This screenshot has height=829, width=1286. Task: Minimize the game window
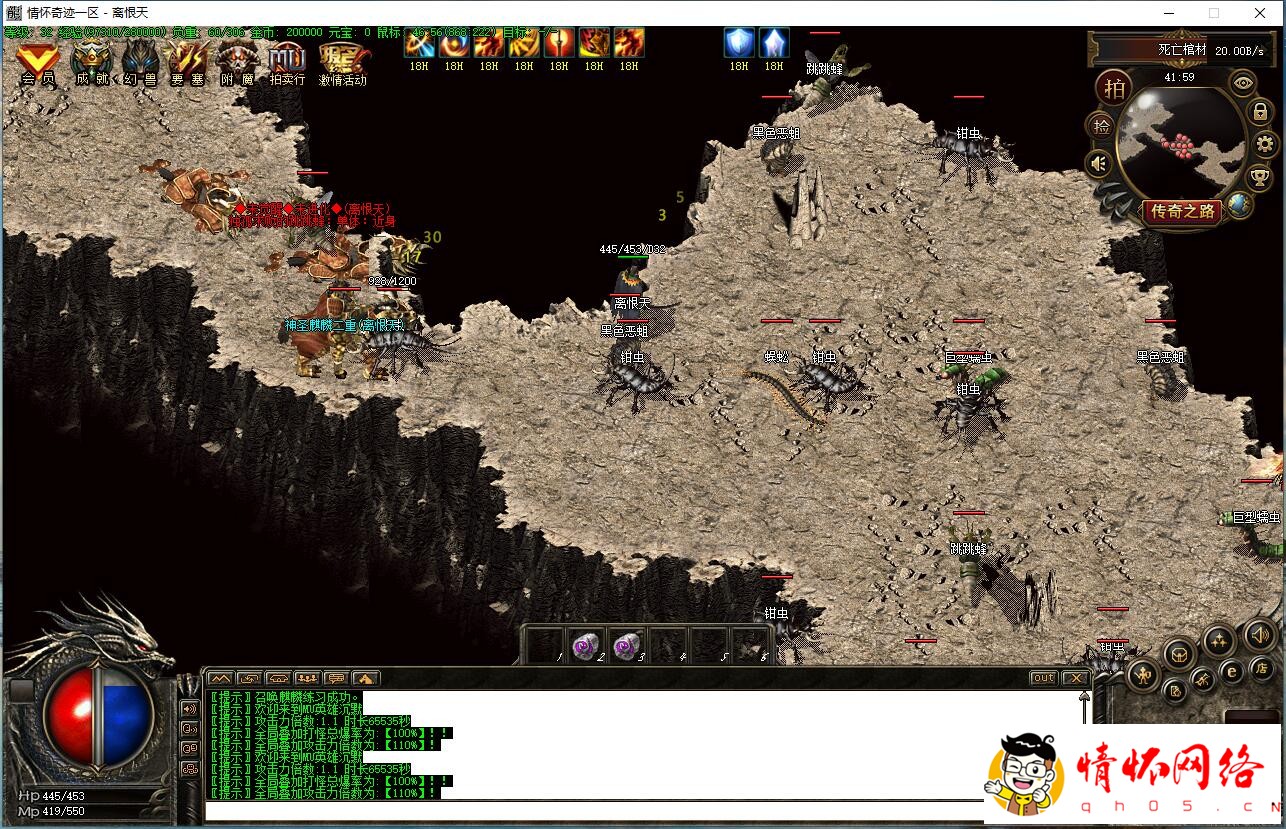point(1167,13)
